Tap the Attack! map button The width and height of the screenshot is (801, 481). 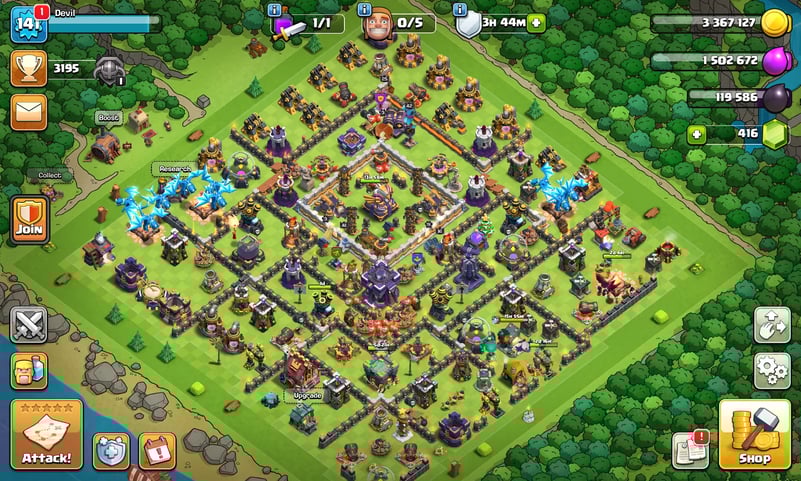click(46, 435)
